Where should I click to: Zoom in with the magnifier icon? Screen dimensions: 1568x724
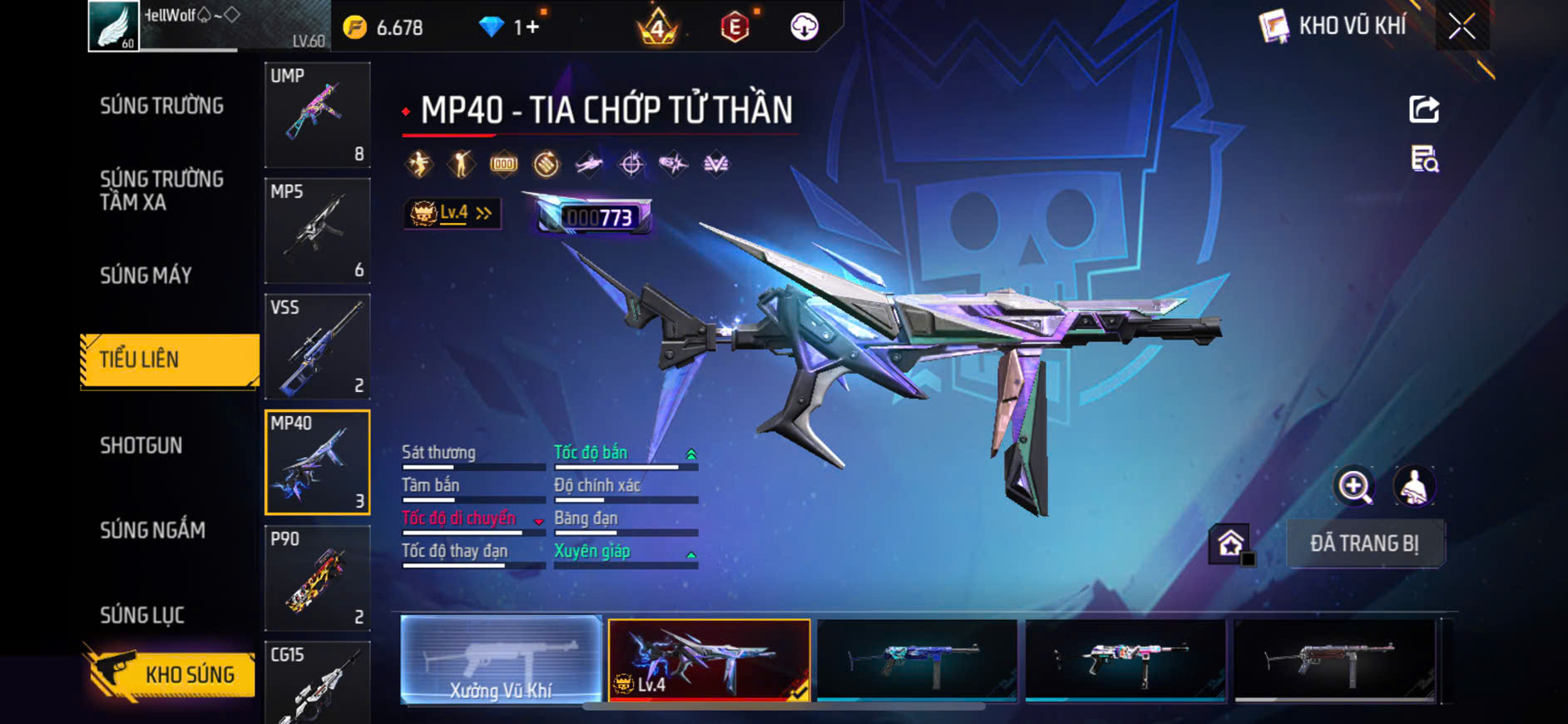coord(1354,487)
